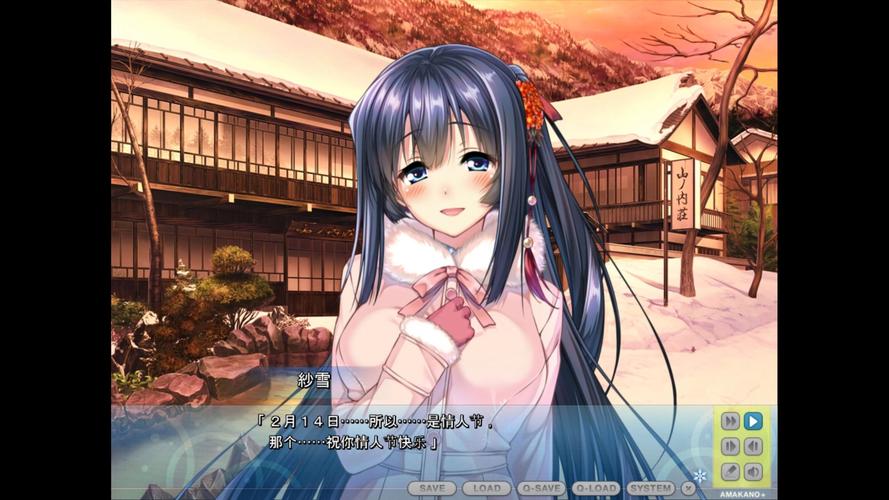The width and height of the screenshot is (889, 500).
Task: Quick save with Q-SAVE button
Action: (x=542, y=488)
